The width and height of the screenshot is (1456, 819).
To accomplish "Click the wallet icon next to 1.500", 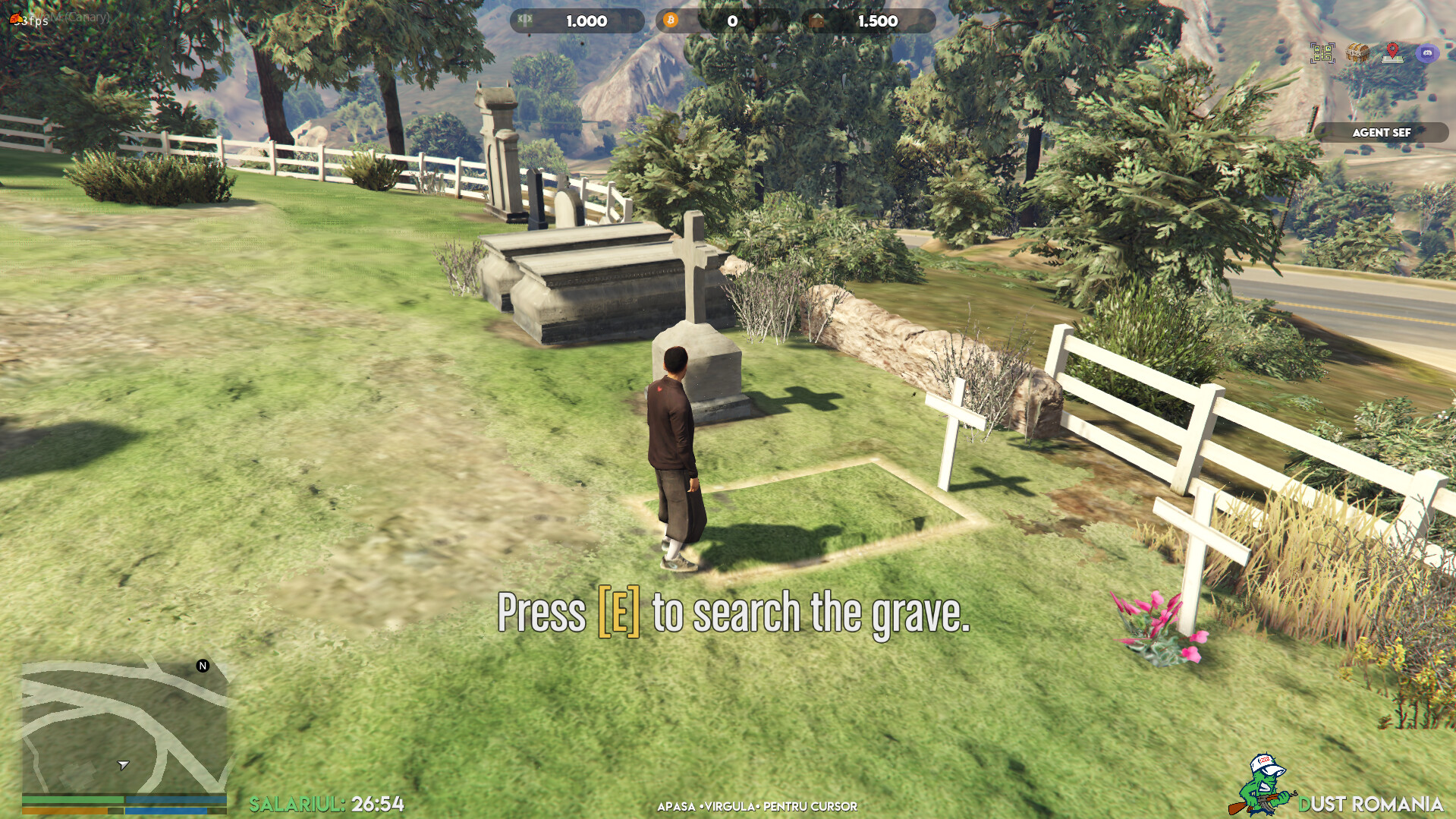I will [x=818, y=21].
